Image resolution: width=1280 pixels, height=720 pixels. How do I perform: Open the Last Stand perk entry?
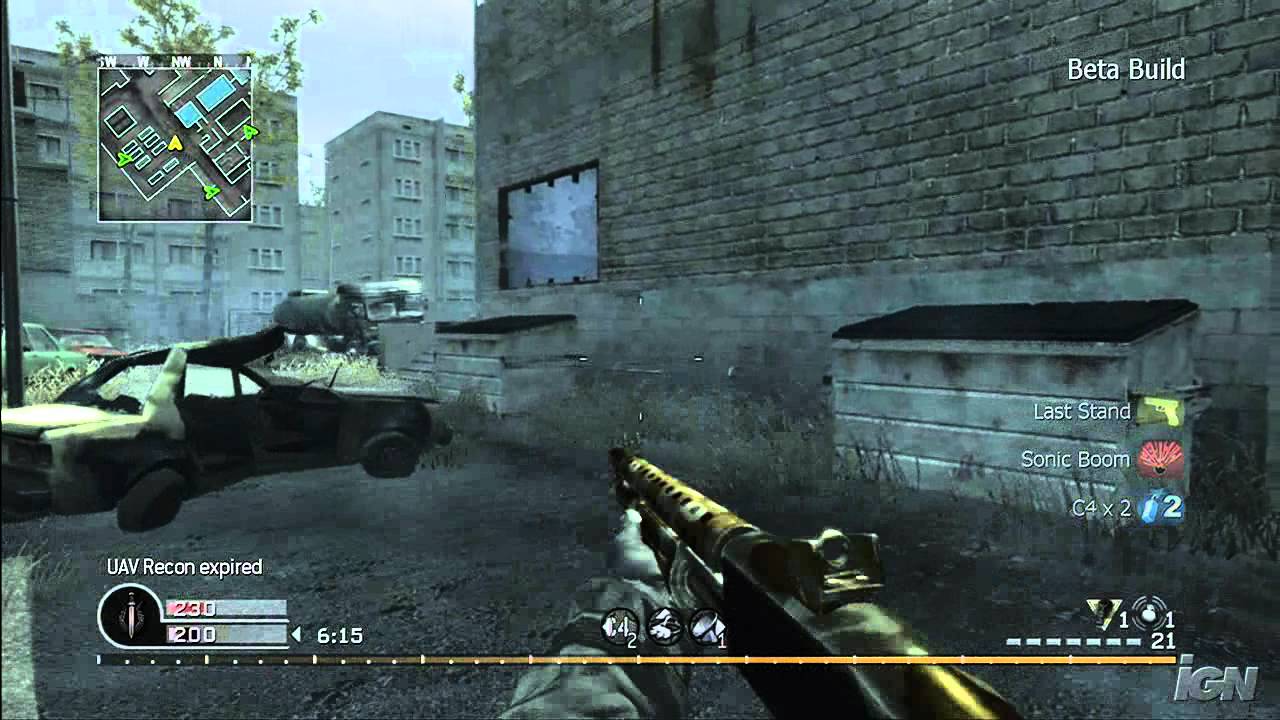click(x=1081, y=411)
